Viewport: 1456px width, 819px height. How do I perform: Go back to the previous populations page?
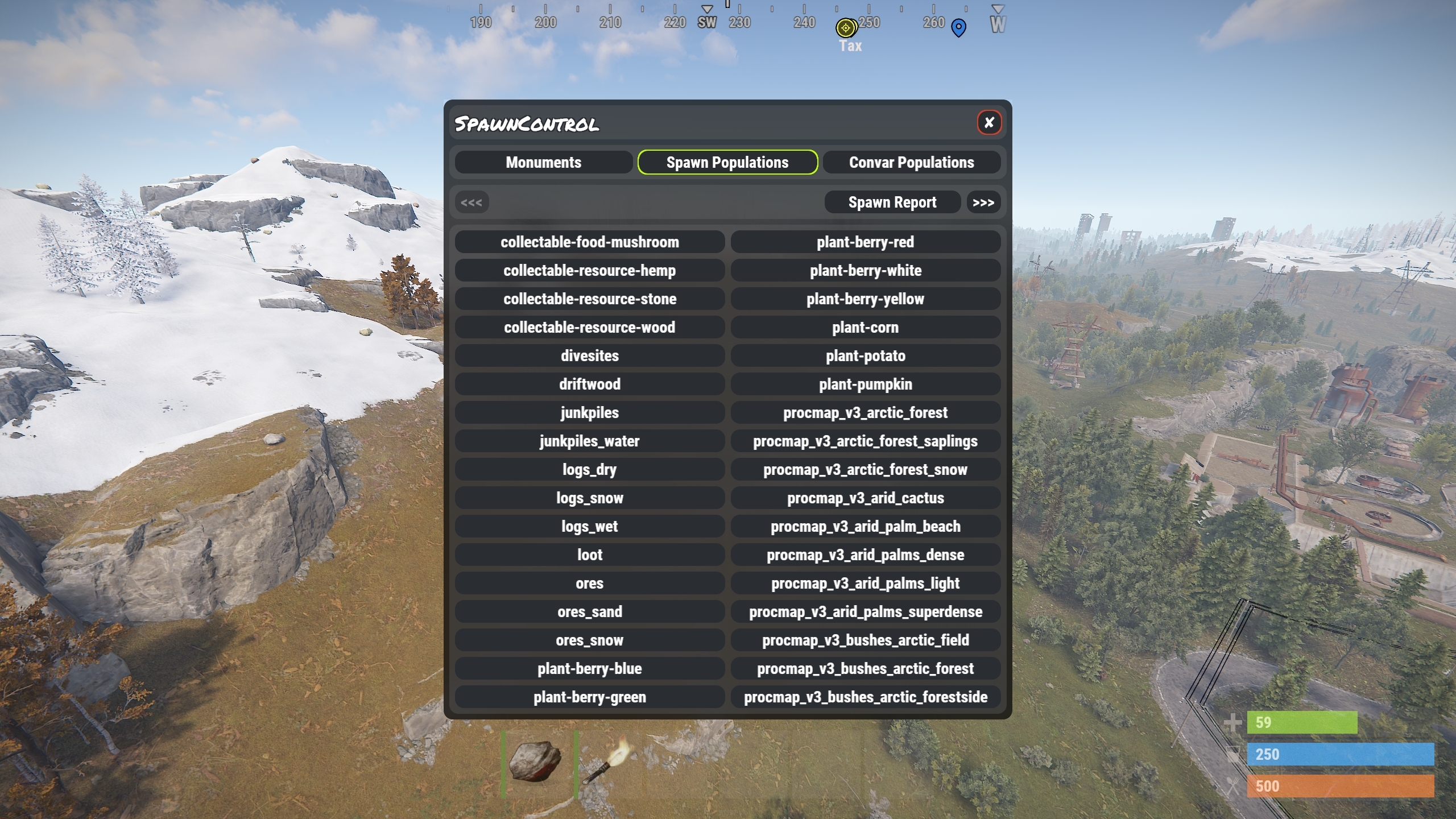tap(471, 202)
